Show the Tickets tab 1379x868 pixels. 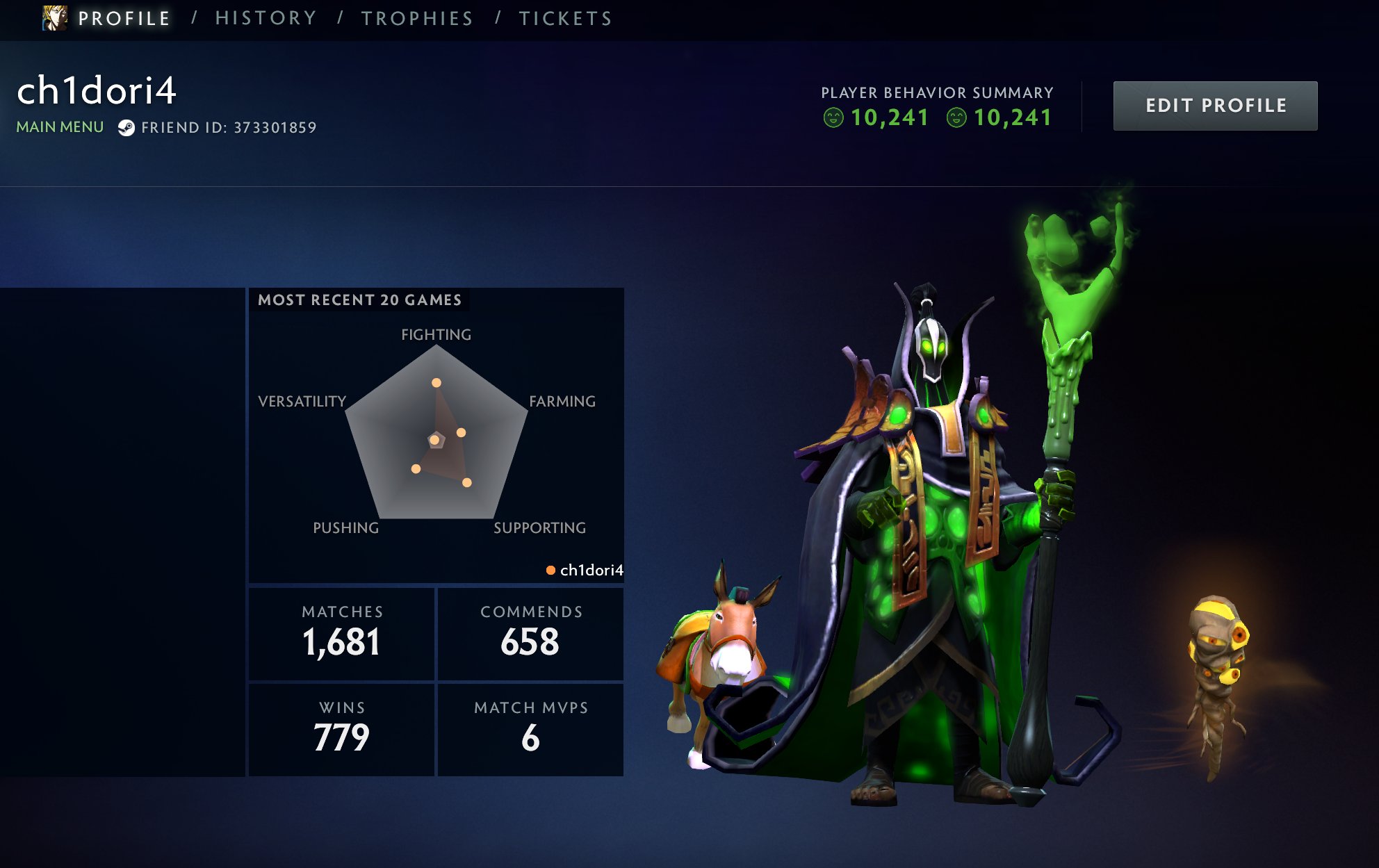click(566, 19)
